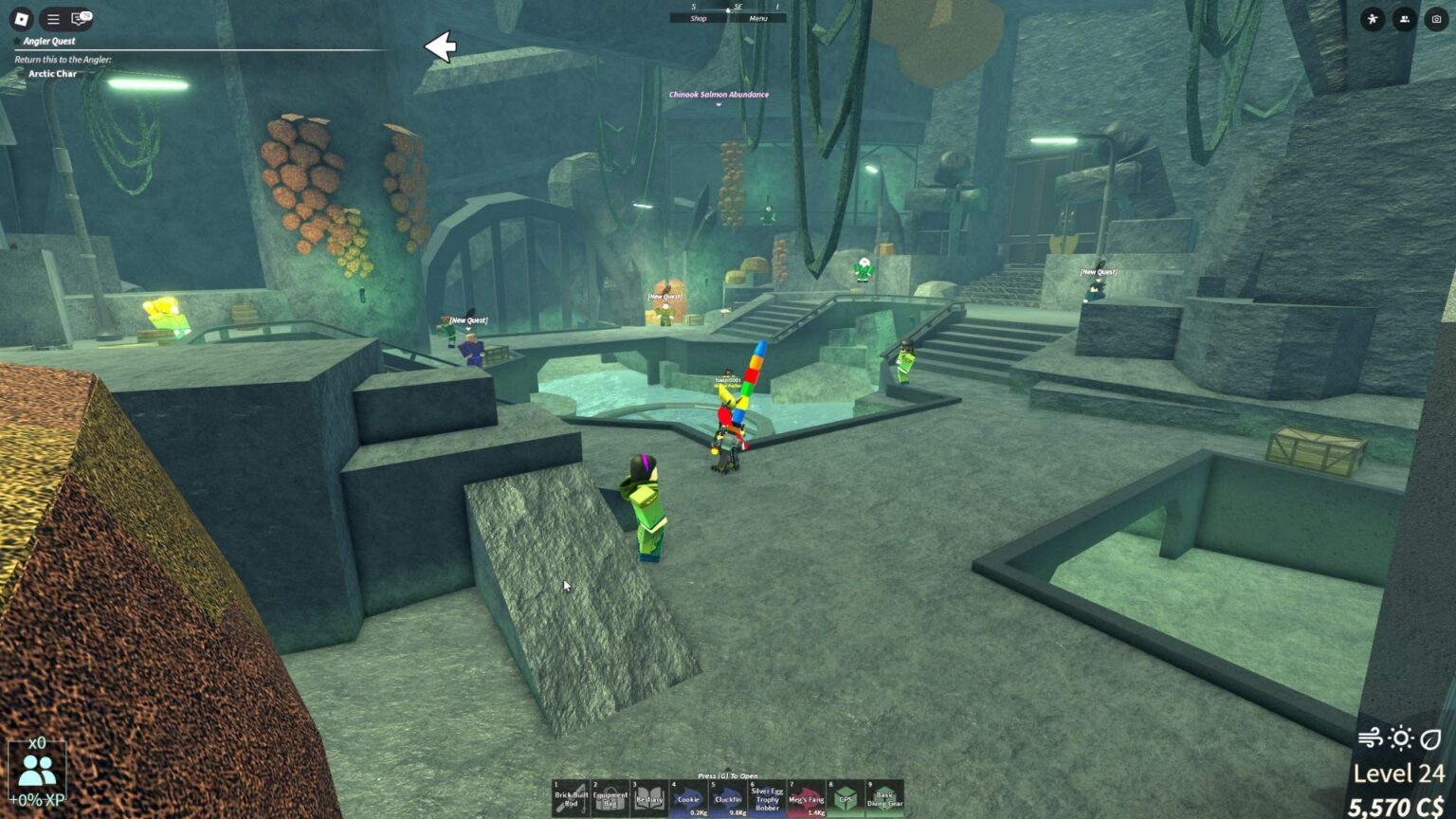Click the white back arrow near the quest log

[x=442, y=45]
